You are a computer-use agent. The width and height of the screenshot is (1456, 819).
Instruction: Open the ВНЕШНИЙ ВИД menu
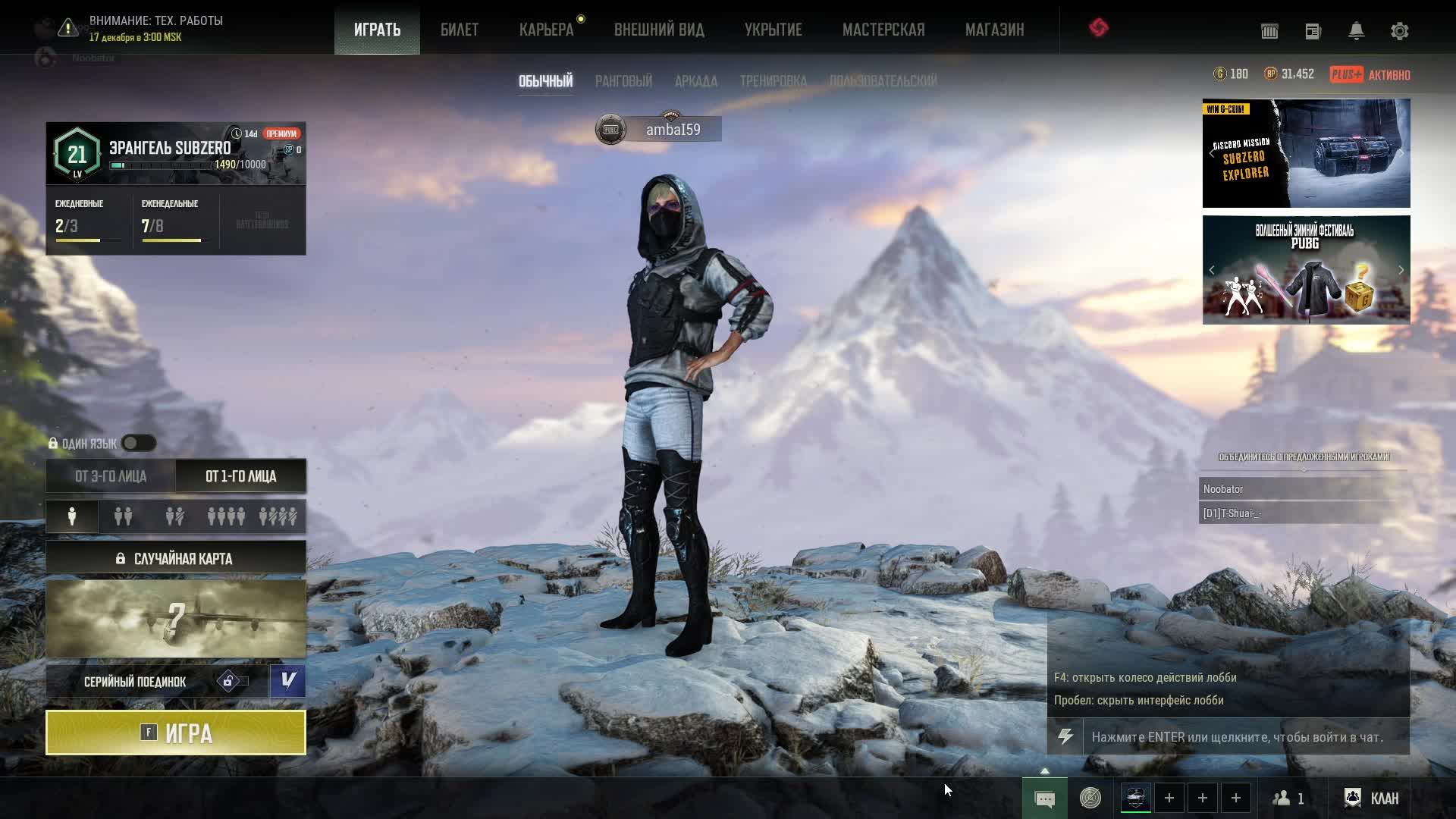(659, 30)
